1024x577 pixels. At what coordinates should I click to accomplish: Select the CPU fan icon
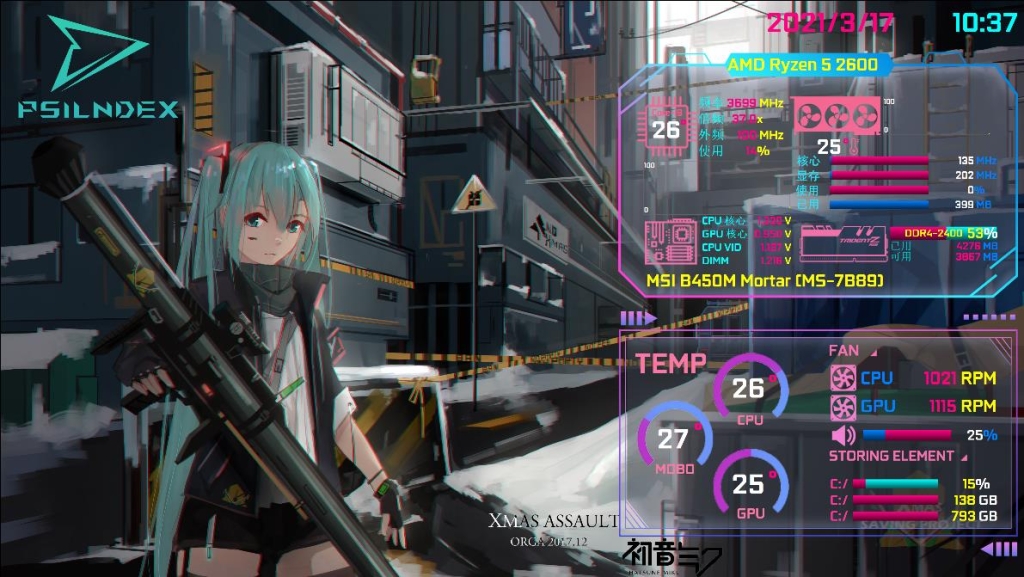[843, 378]
